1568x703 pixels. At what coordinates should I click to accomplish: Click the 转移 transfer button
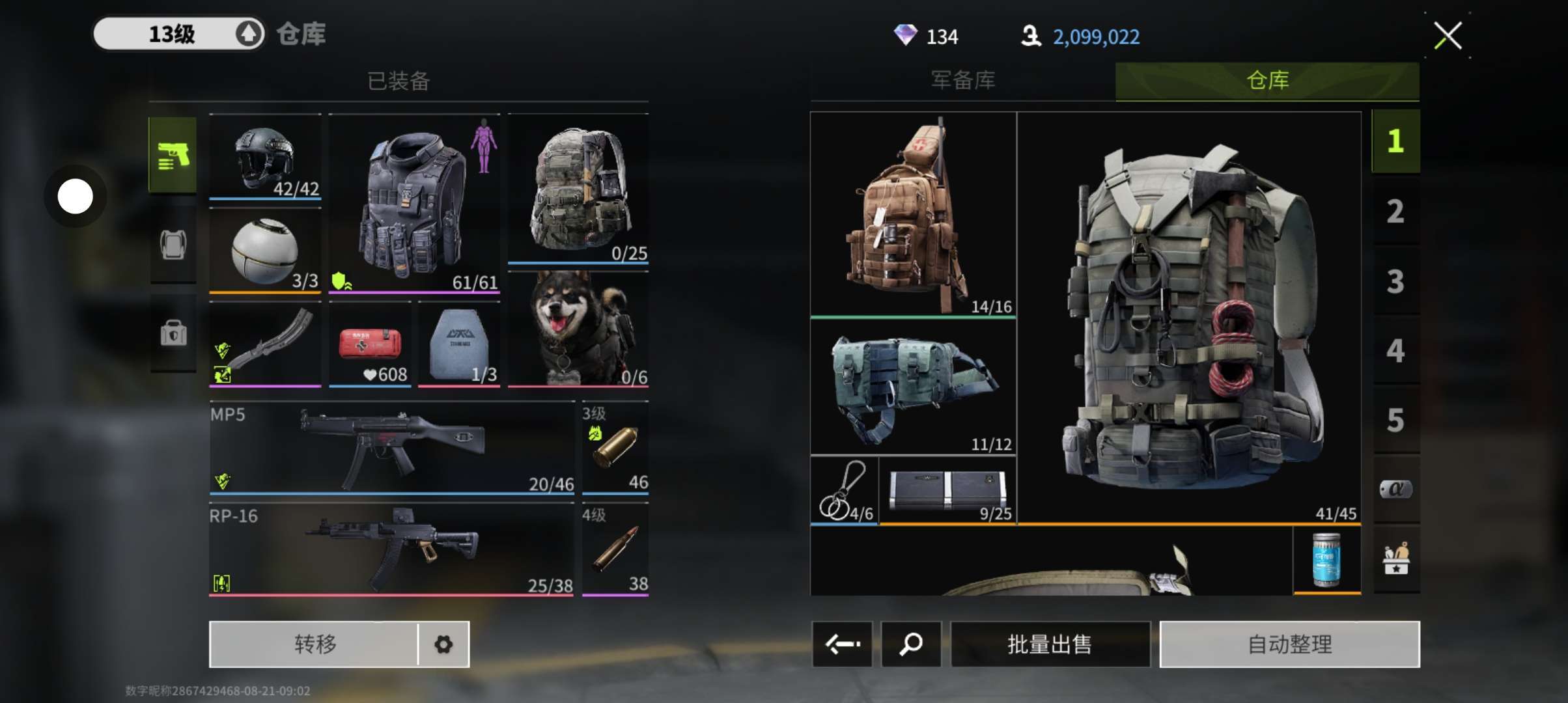[315, 644]
